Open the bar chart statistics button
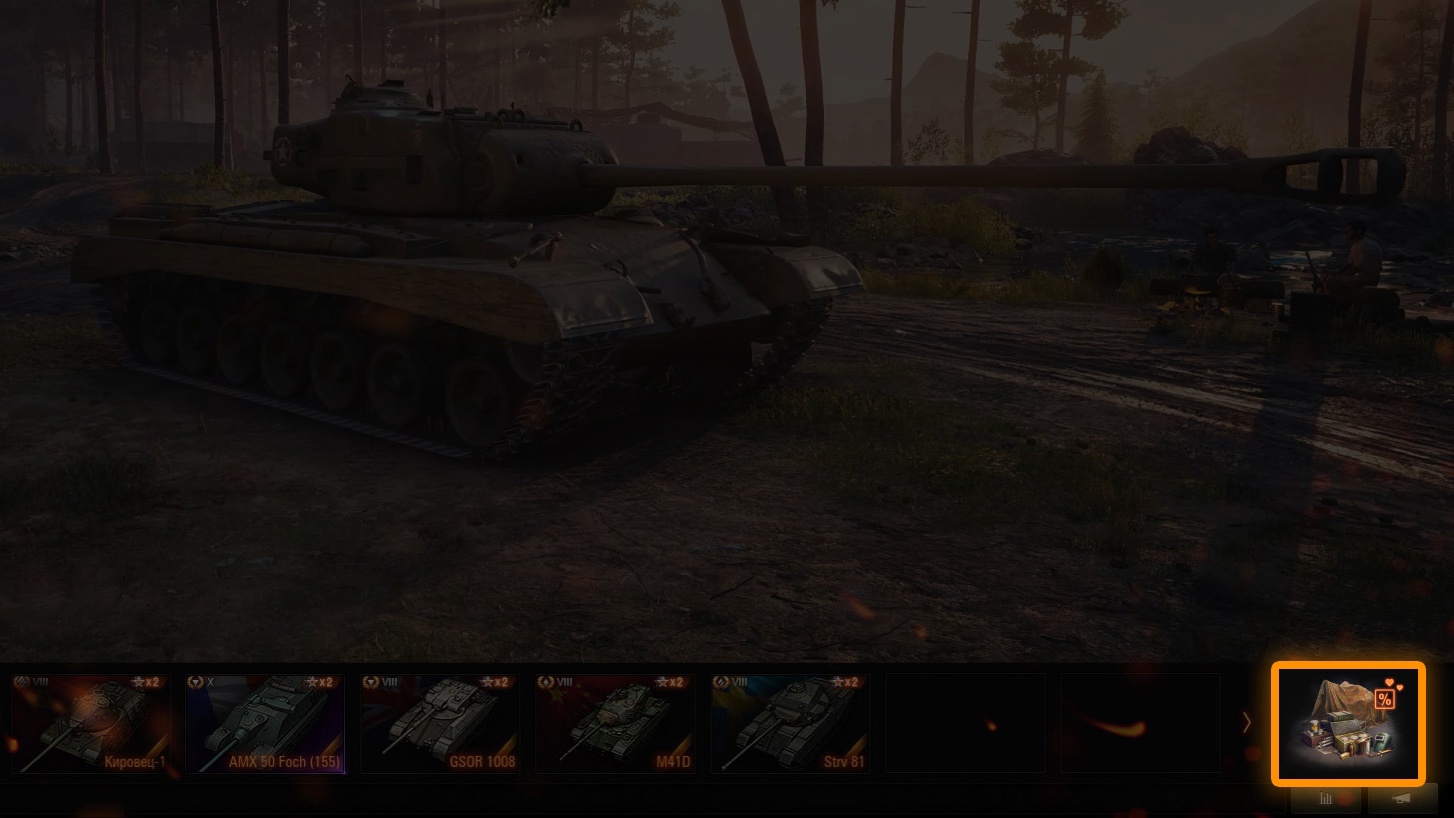 (x=1326, y=799)
